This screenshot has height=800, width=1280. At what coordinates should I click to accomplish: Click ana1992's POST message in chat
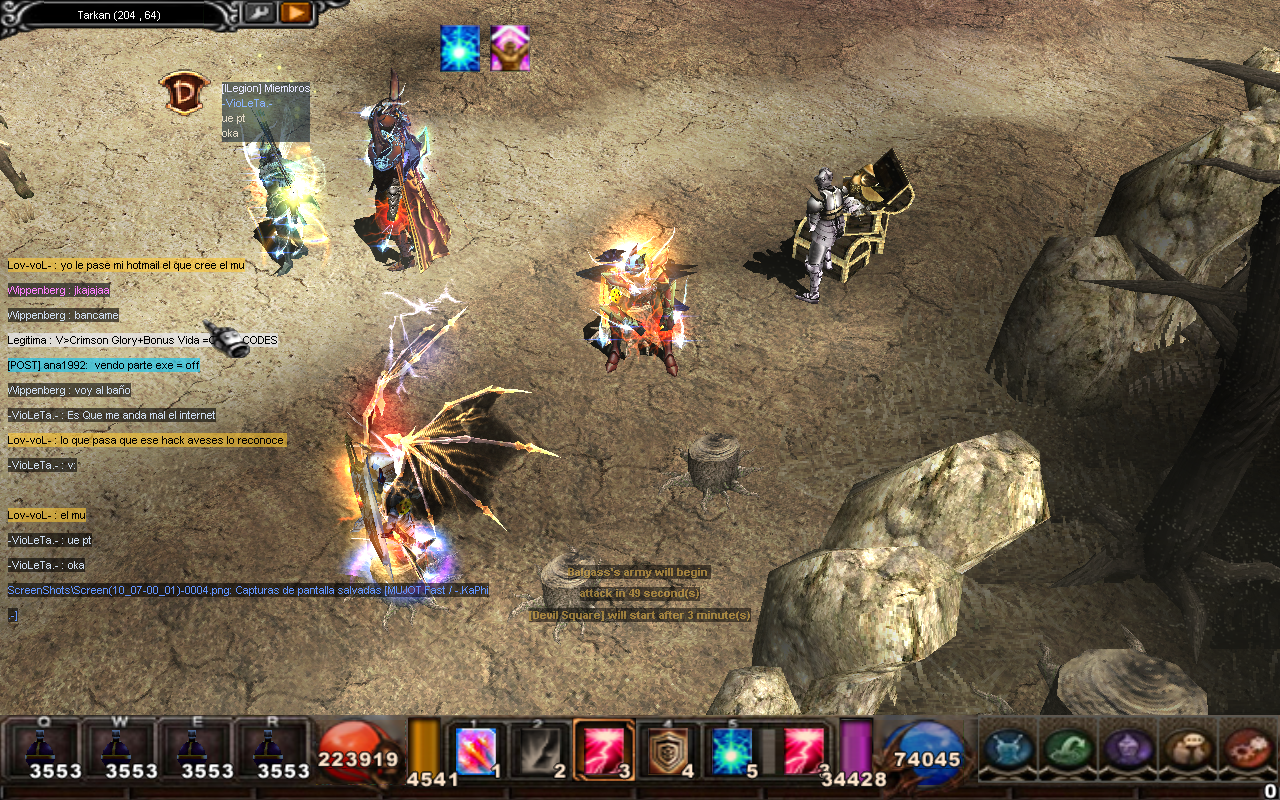coord(103,366)
